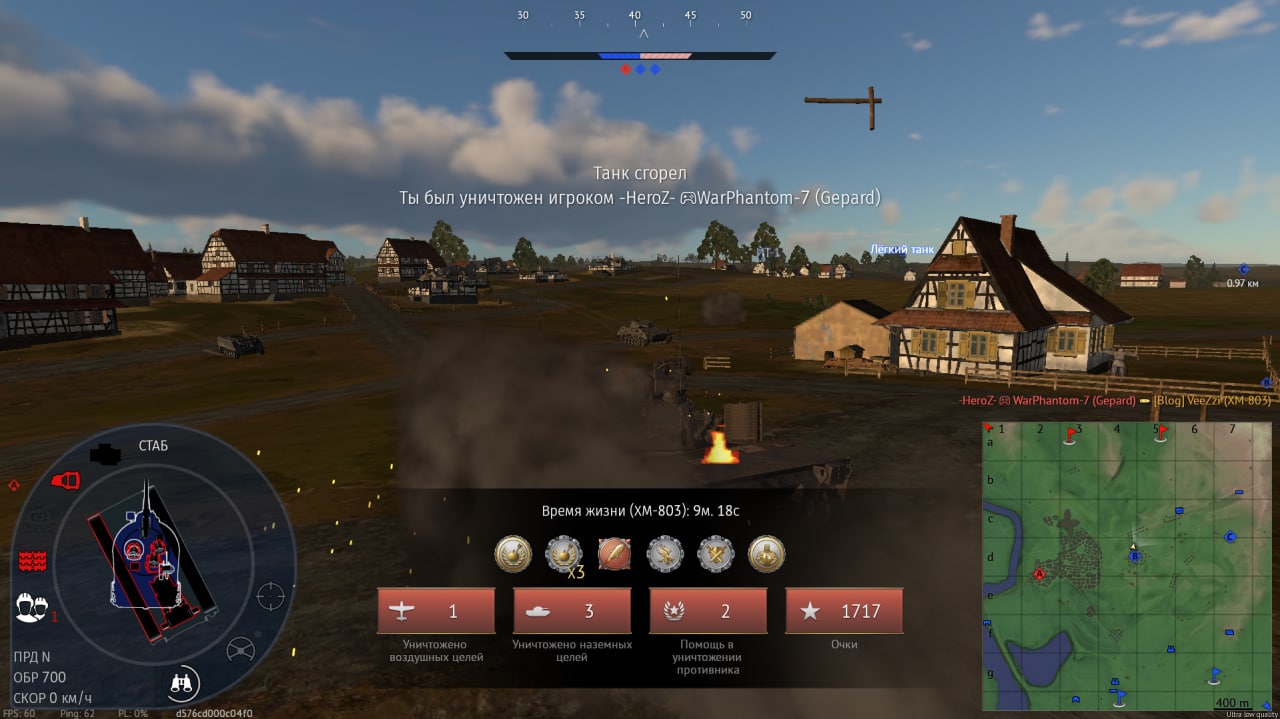Select capture point C on the minimap
The height and width of the screenshot is (719, 1280).
click(x=1230, y=536)
